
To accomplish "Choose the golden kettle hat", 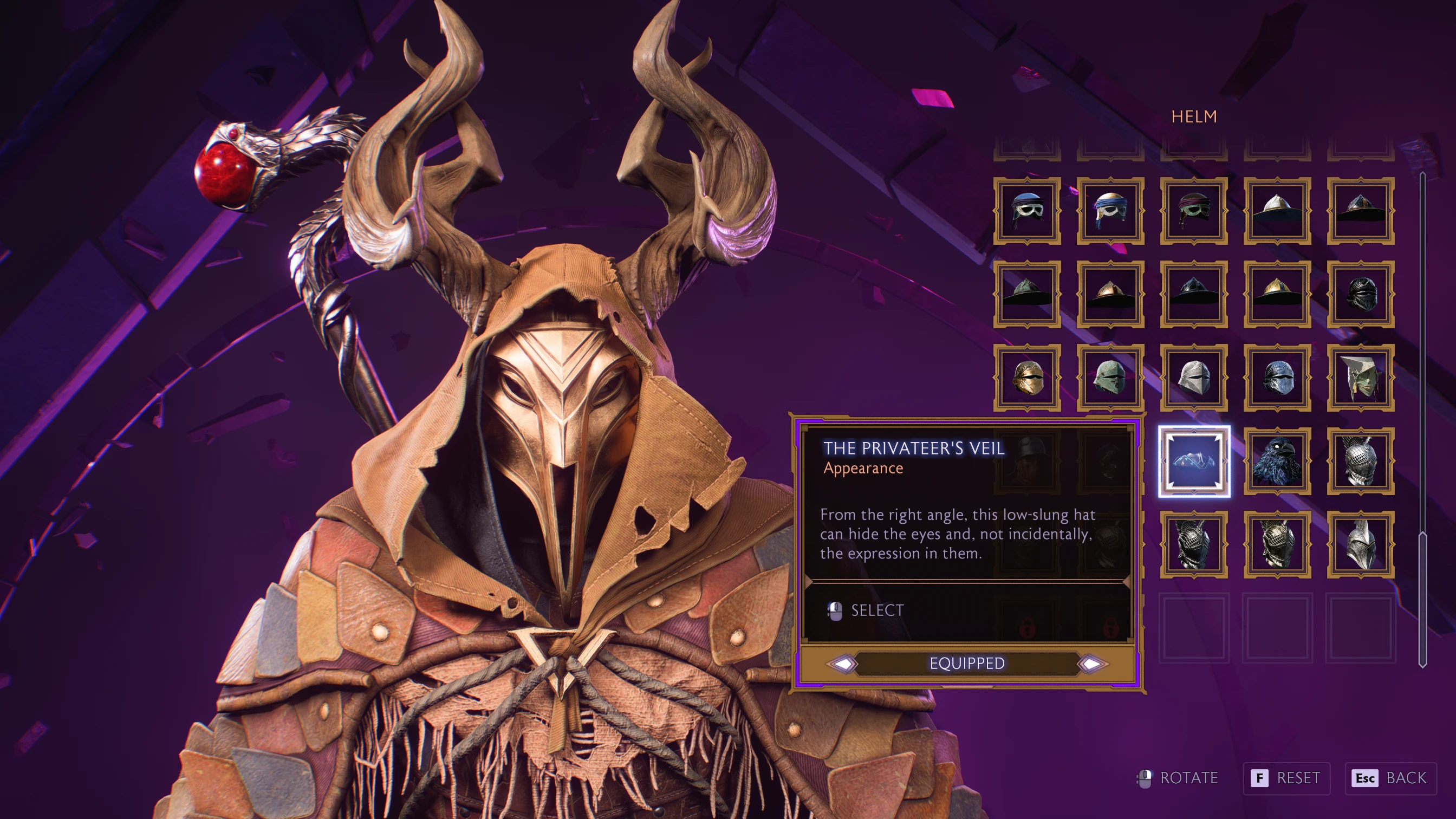I will (x=1277, y=294).
